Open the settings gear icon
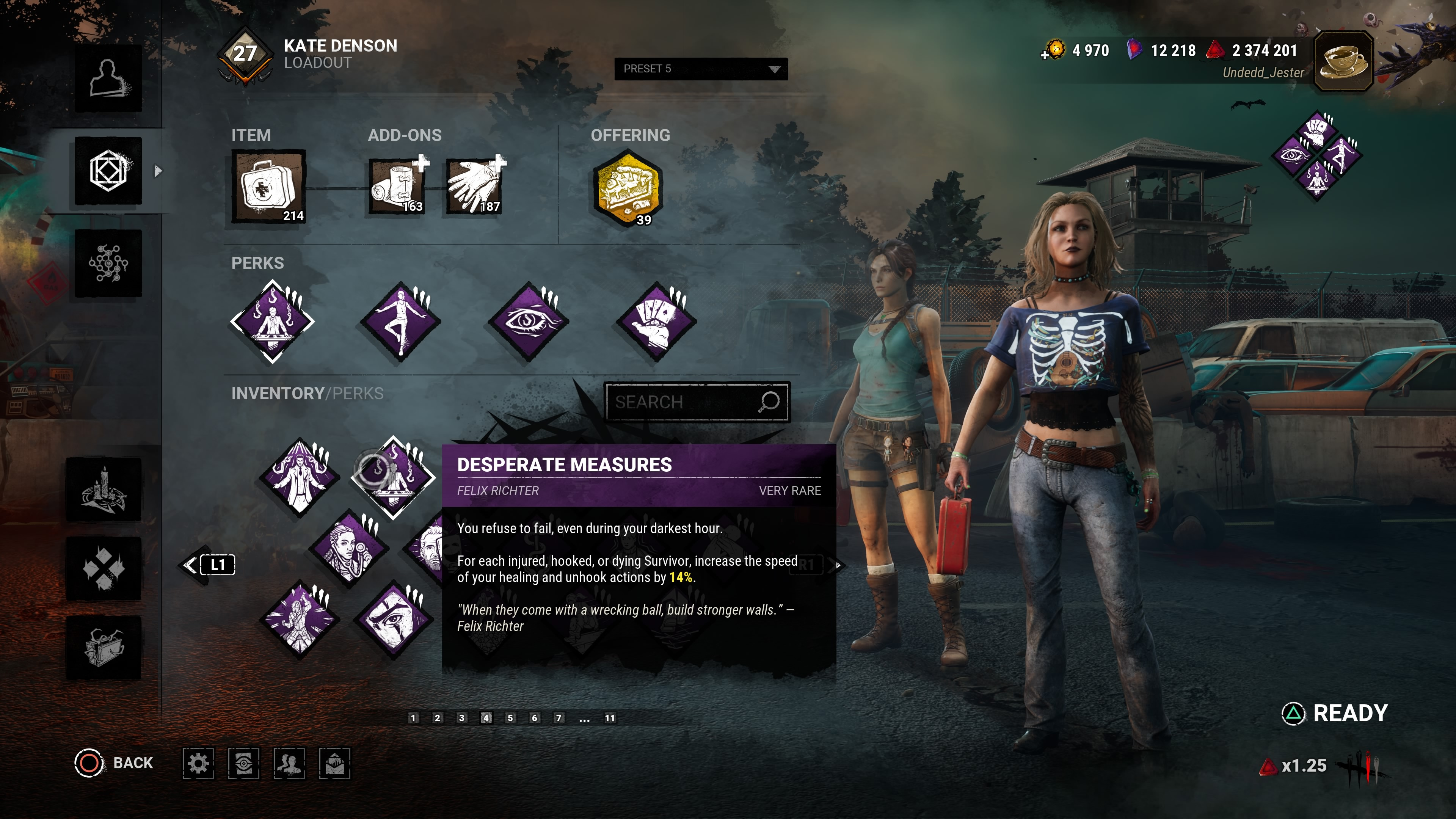This screenshot has height=819, width=1456. pyautogui.click(x=198, y=764)
